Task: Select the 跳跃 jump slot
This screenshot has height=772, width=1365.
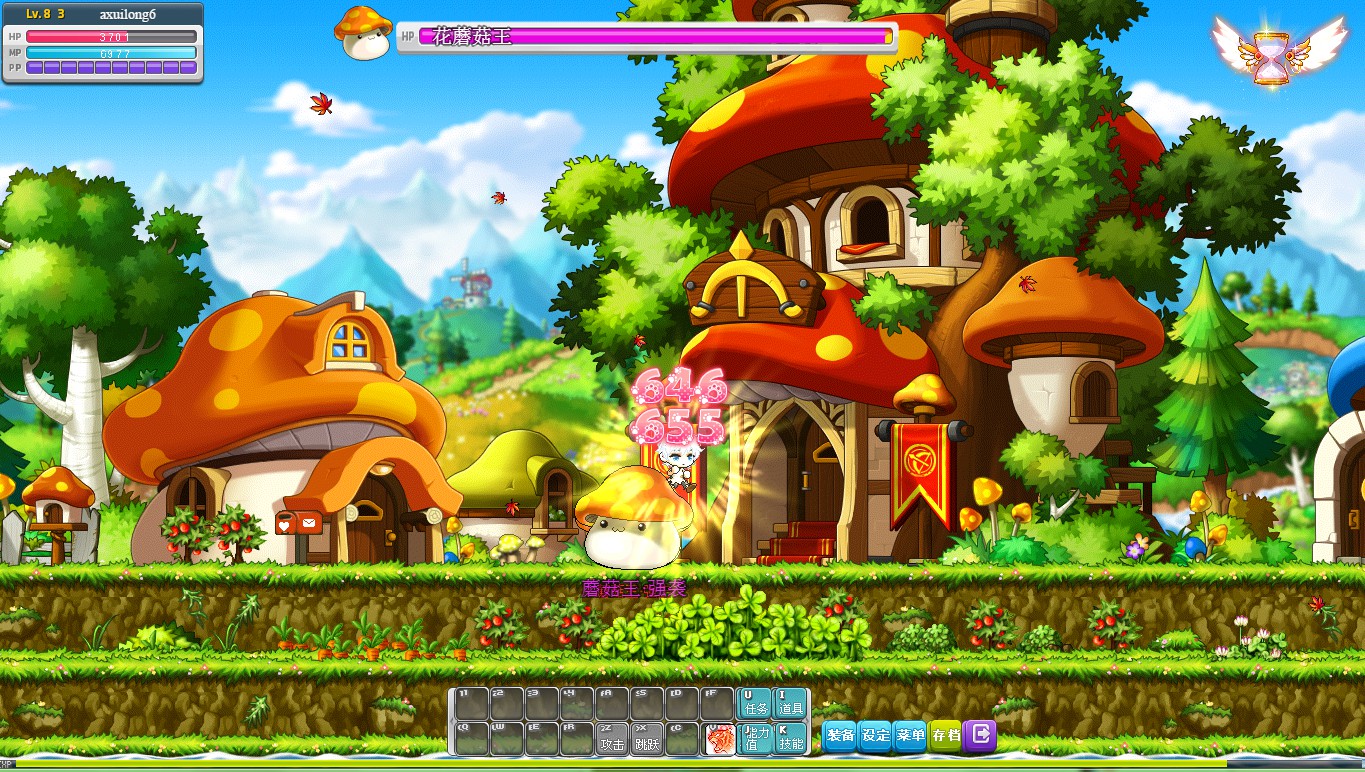Action: click(x=647, y=738)
